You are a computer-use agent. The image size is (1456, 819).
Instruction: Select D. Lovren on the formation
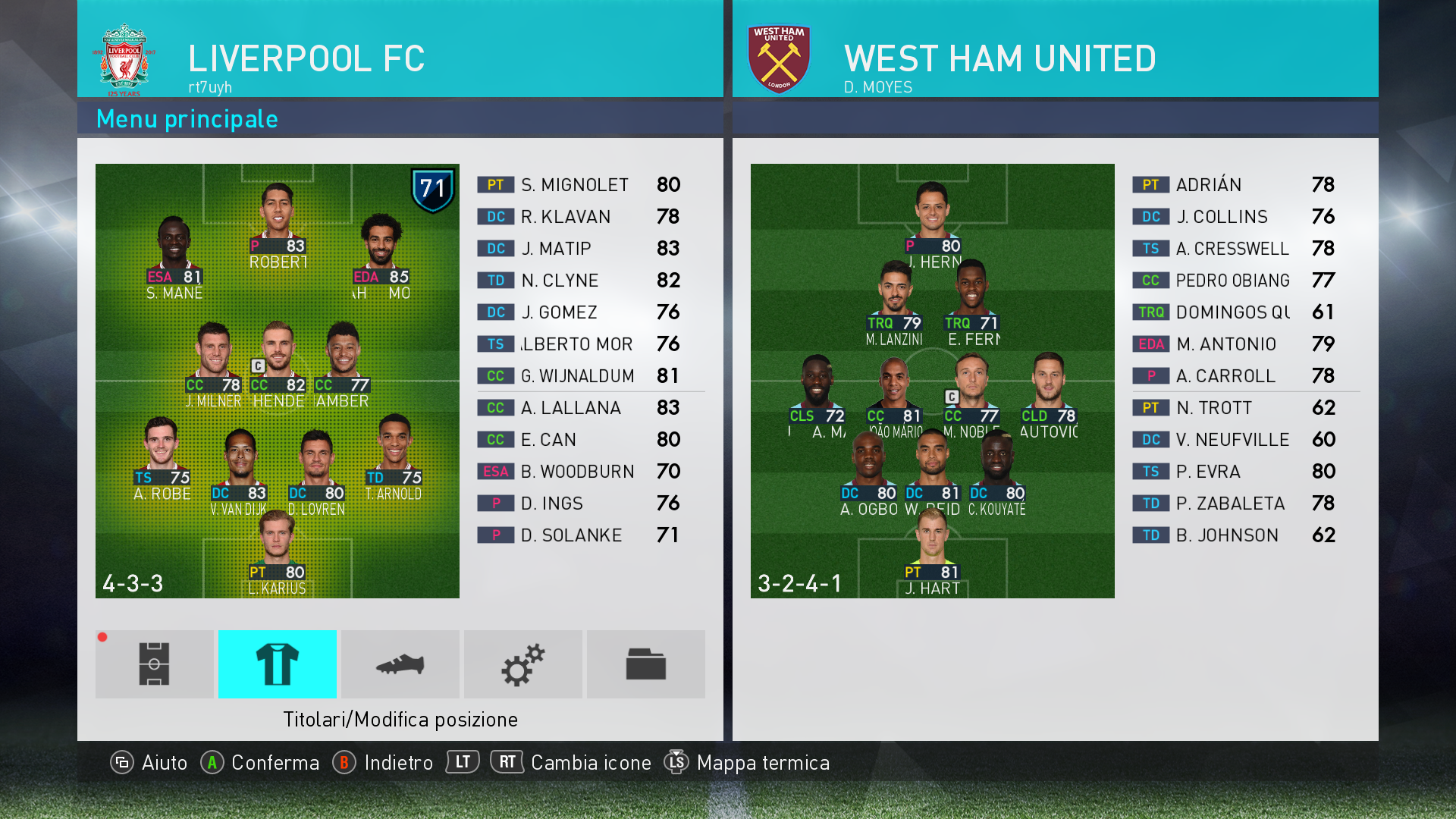(x=316, y=470)
